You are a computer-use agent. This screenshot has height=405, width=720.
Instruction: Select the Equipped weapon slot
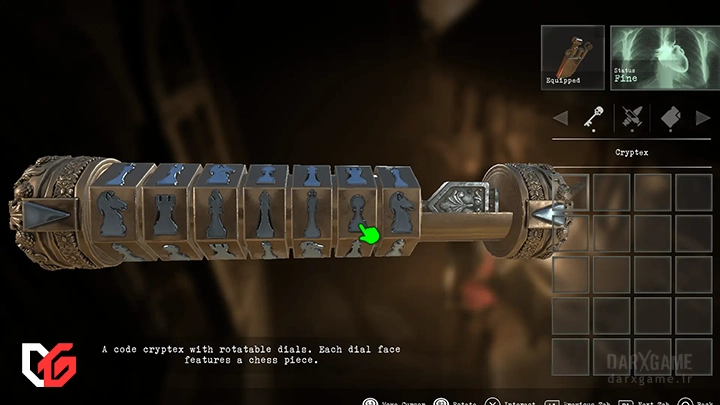point(572,57)
